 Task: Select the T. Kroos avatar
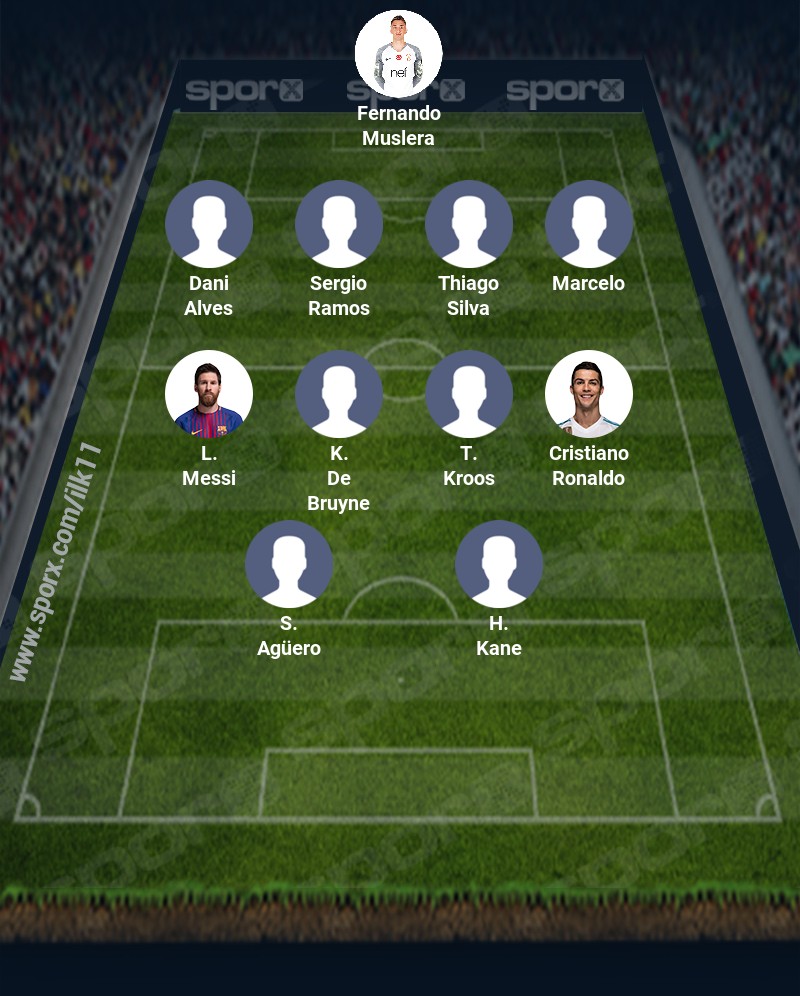point(469,394)
